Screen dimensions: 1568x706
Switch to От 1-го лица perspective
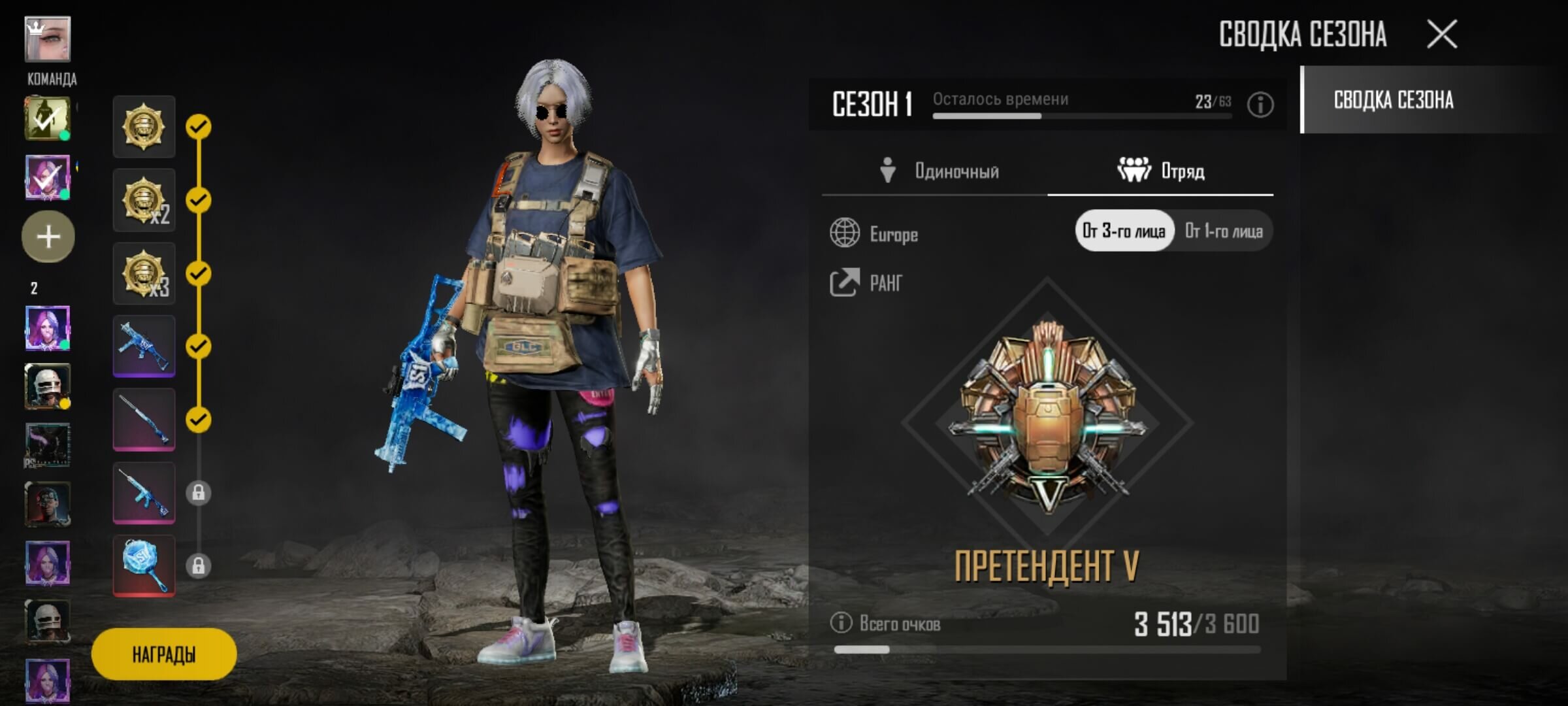point(1224,231)
